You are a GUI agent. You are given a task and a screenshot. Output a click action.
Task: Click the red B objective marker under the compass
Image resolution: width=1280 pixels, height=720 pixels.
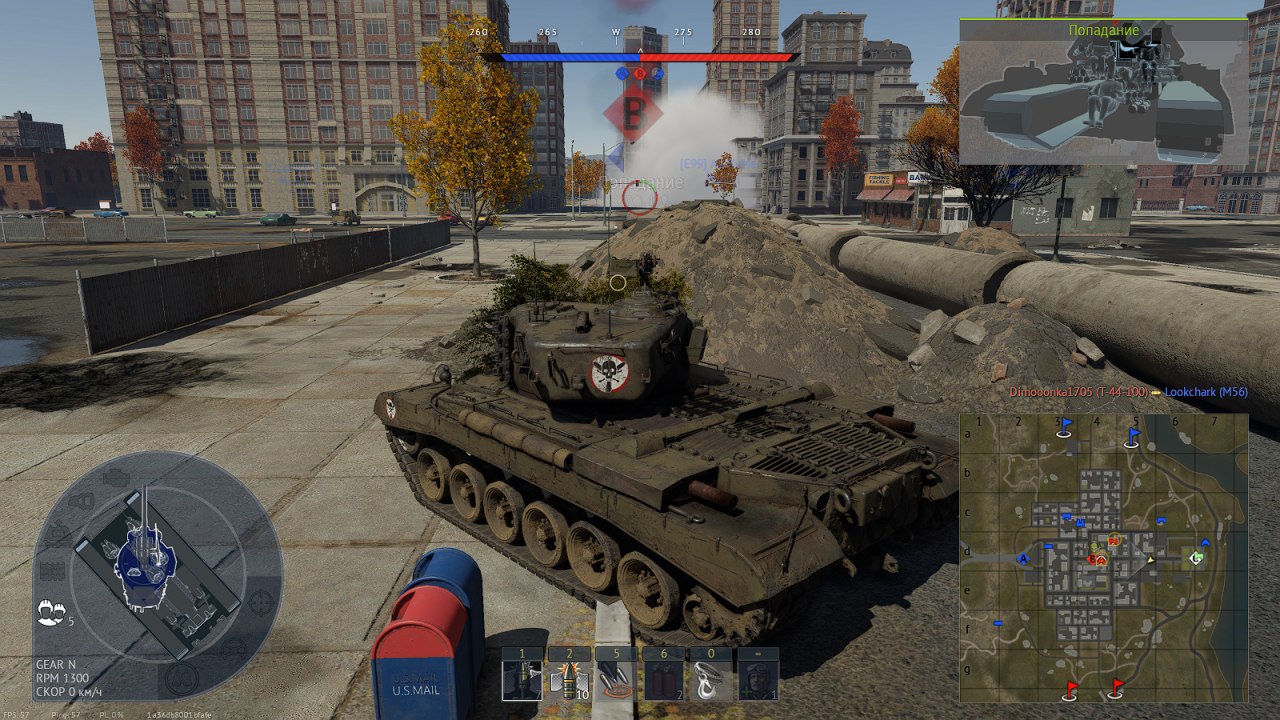[x=632, y=114]
